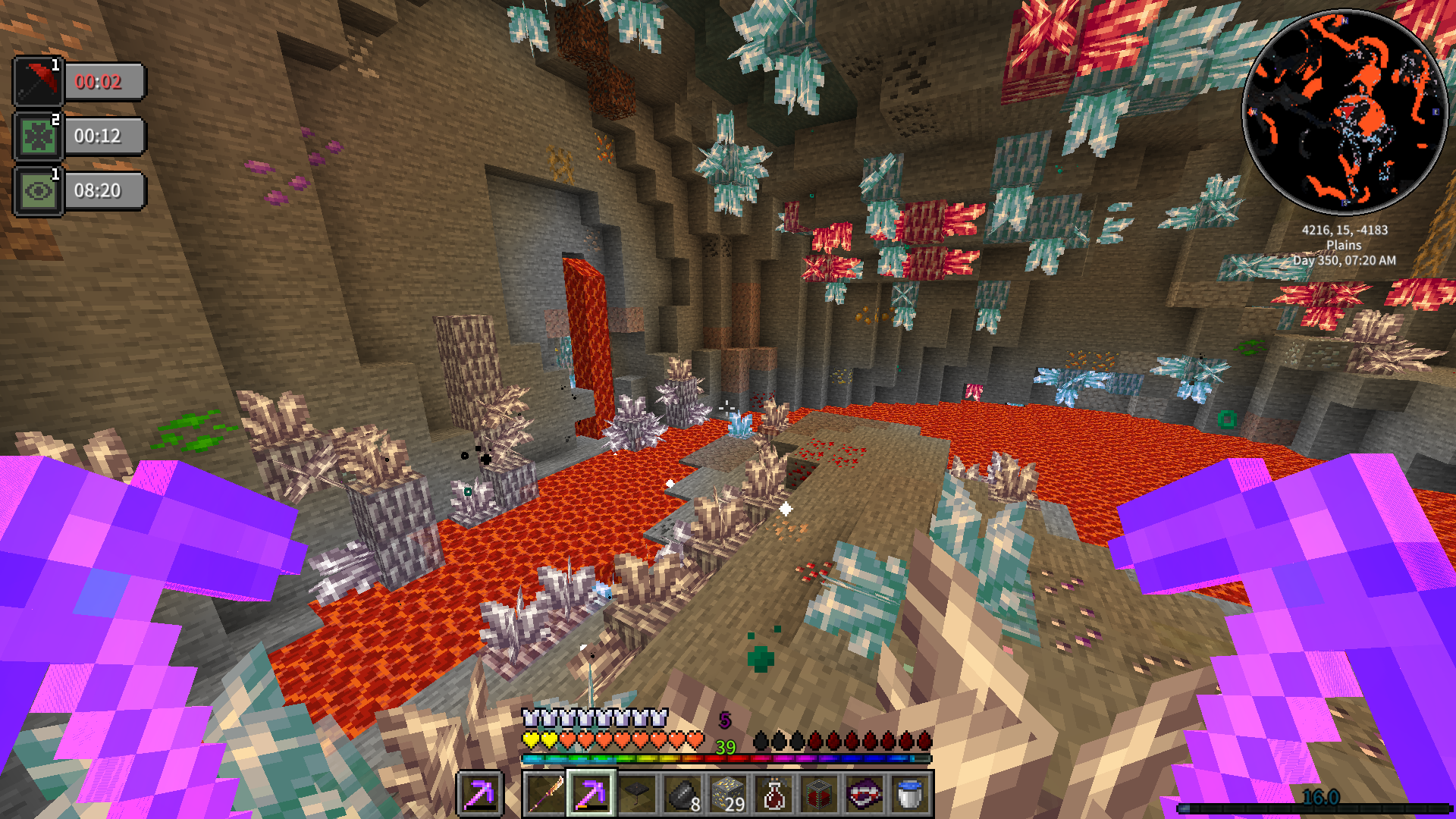Pick the dark gray item stack of 8

(x=682, y=794)
